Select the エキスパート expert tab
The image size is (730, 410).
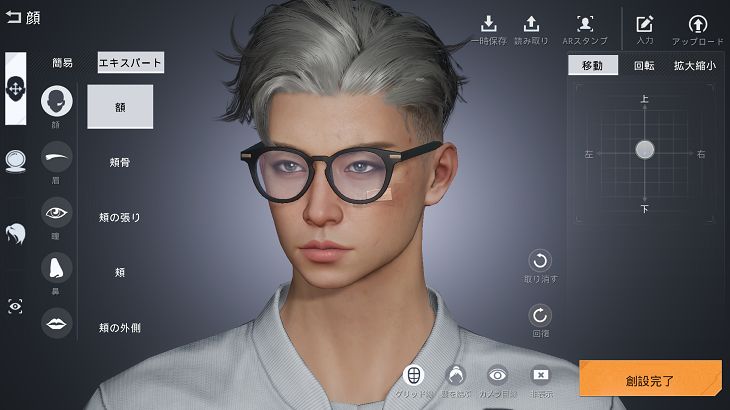130,62
